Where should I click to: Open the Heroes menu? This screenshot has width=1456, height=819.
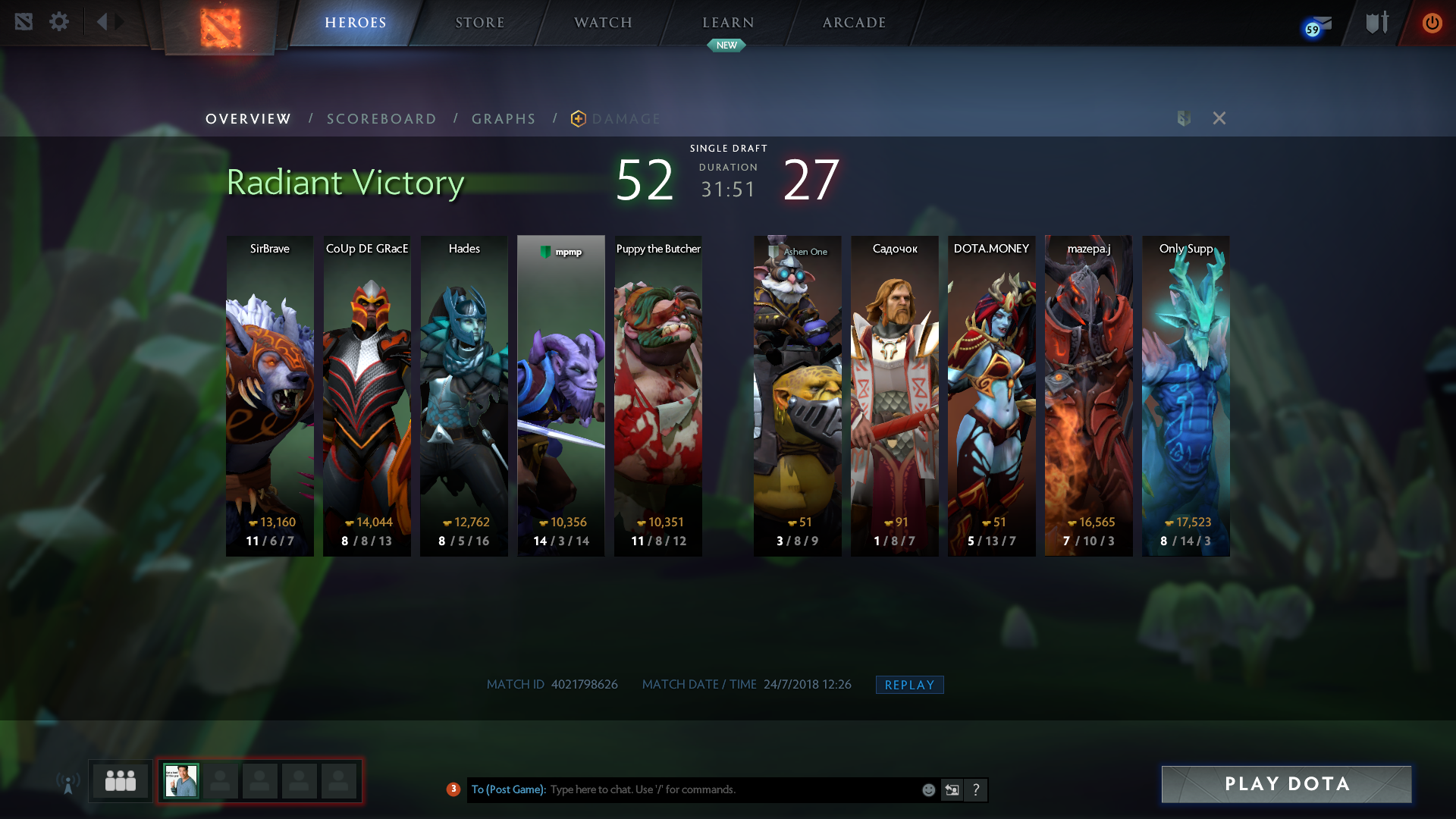(356, 23)
